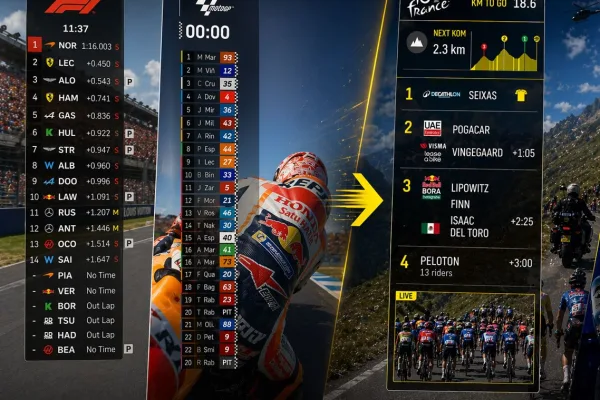Pick the RUS row in the F1 tower
The image size is (600, 400).
(x=75, y=212)
